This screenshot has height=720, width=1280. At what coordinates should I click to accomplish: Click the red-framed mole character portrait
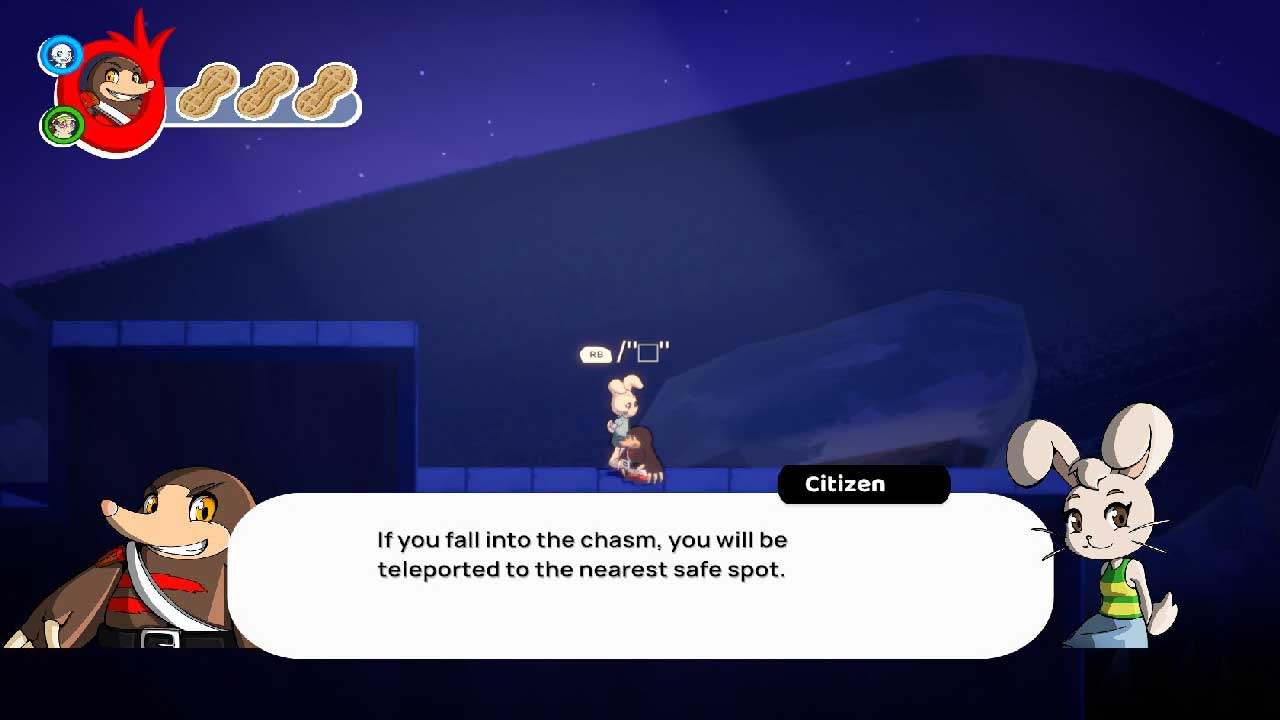pos(113,90)
